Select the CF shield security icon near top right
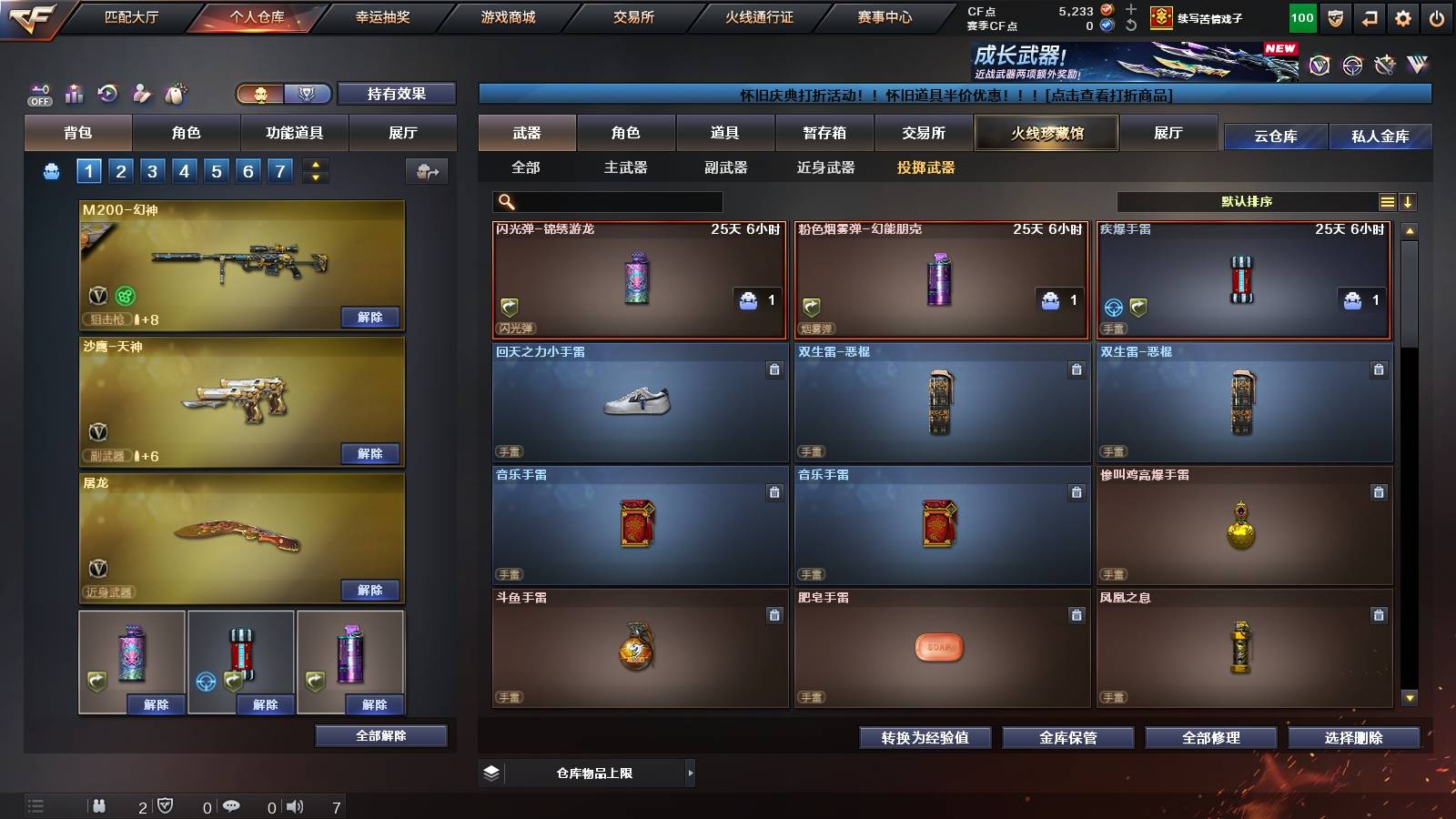 [1336, 18]
